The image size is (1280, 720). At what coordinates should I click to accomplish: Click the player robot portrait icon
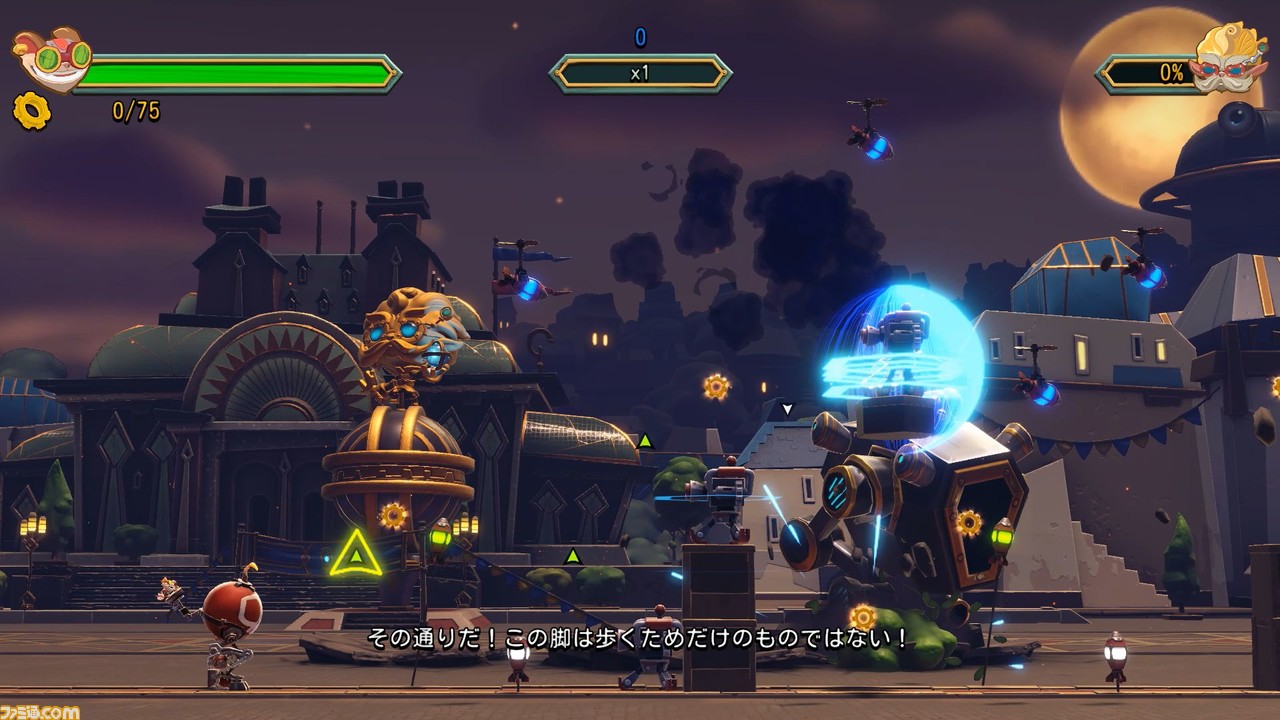pyautogui.click(x=52, y=59)
